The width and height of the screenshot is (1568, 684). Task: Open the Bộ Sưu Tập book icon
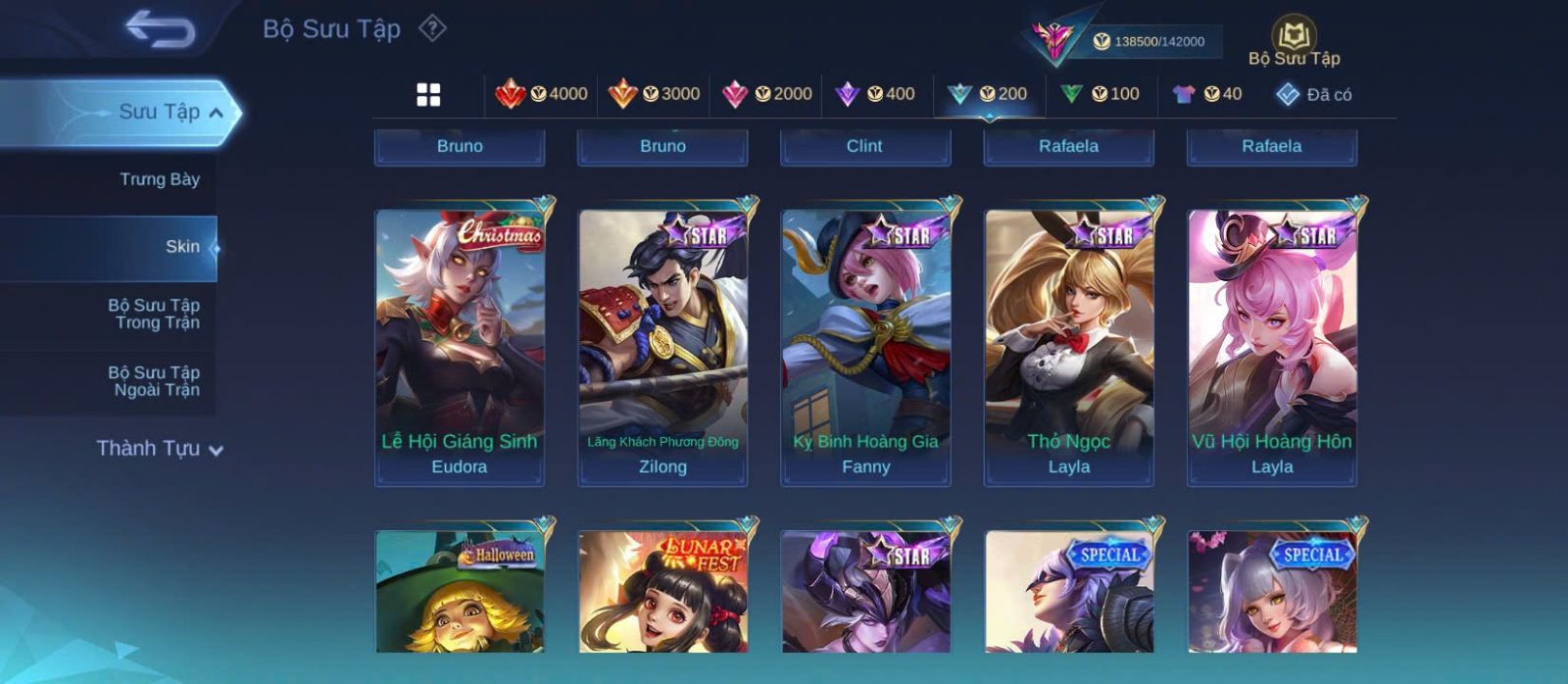[x=1294, y=39]
